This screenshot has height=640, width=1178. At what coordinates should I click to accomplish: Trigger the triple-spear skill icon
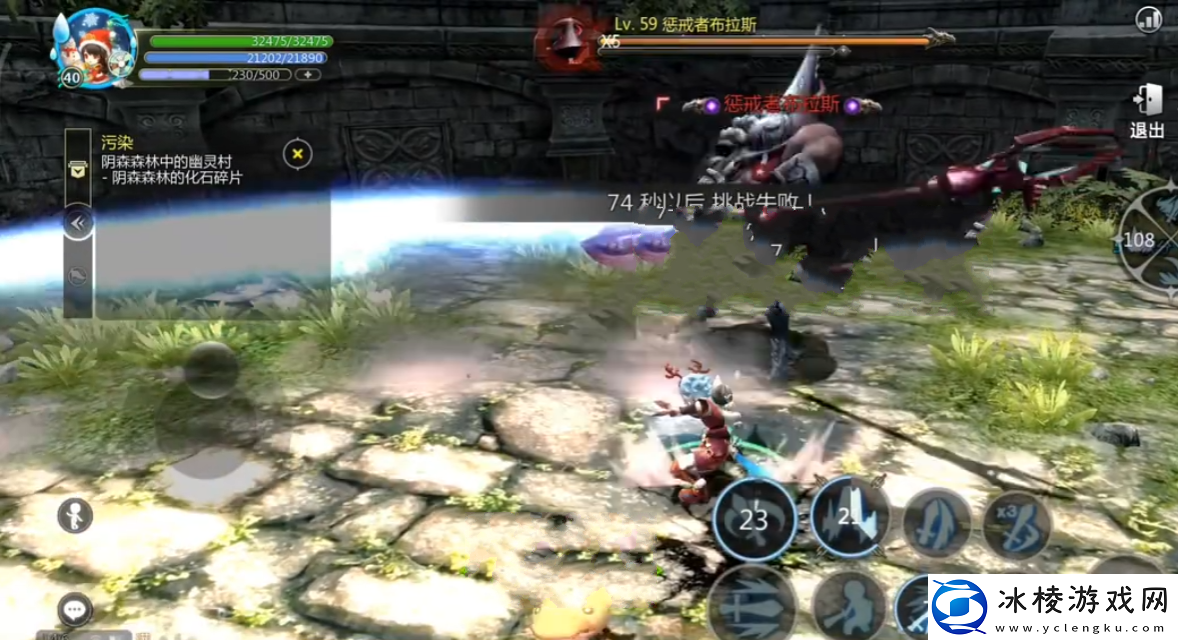pos(752,601)
